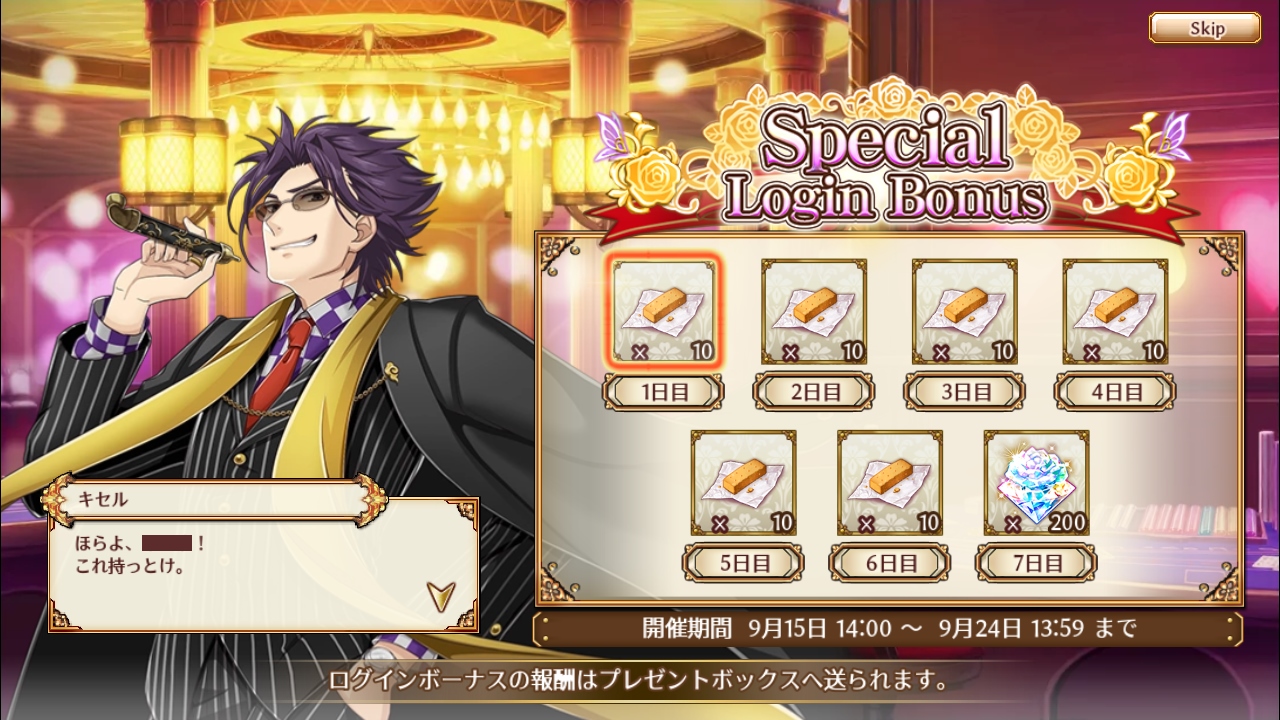
Task: Select the highlighted 1日目 reward tile
Action: [664, 311]
